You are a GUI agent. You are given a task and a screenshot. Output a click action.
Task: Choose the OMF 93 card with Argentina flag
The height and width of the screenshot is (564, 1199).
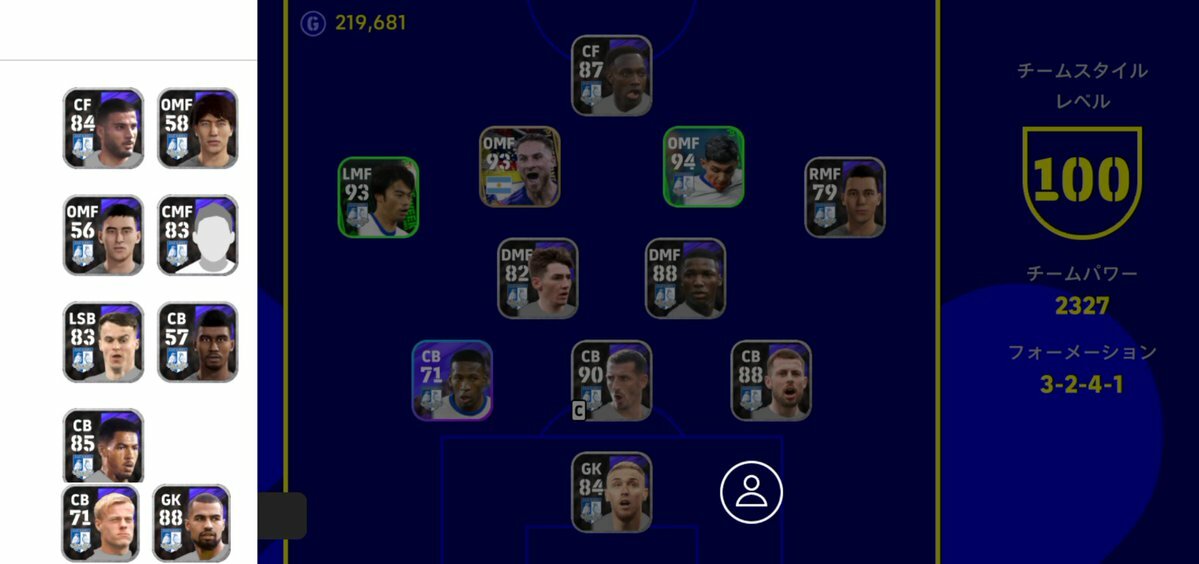520,167
